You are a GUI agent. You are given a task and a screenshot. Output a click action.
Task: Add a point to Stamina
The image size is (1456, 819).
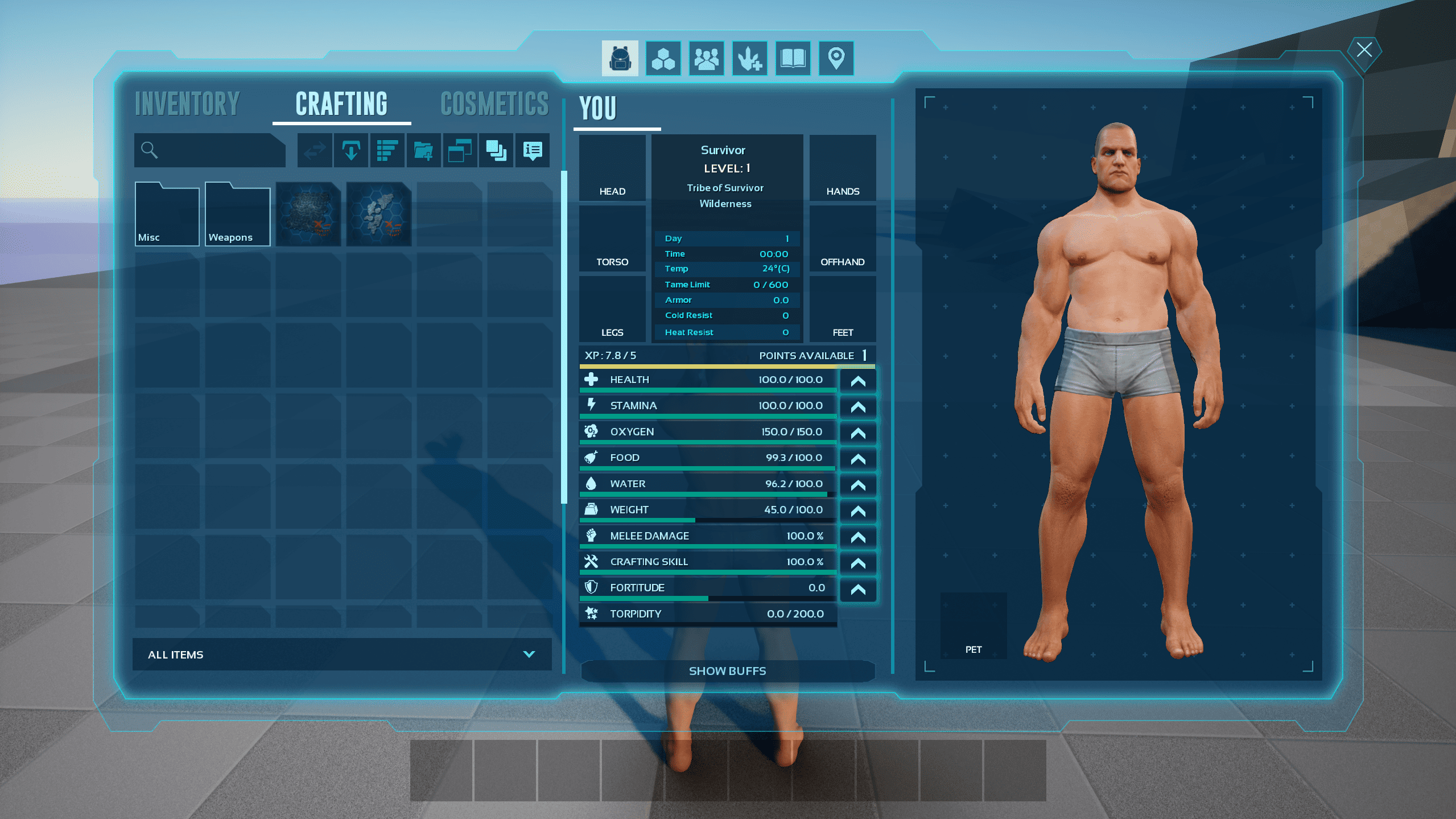pos(857,407)
